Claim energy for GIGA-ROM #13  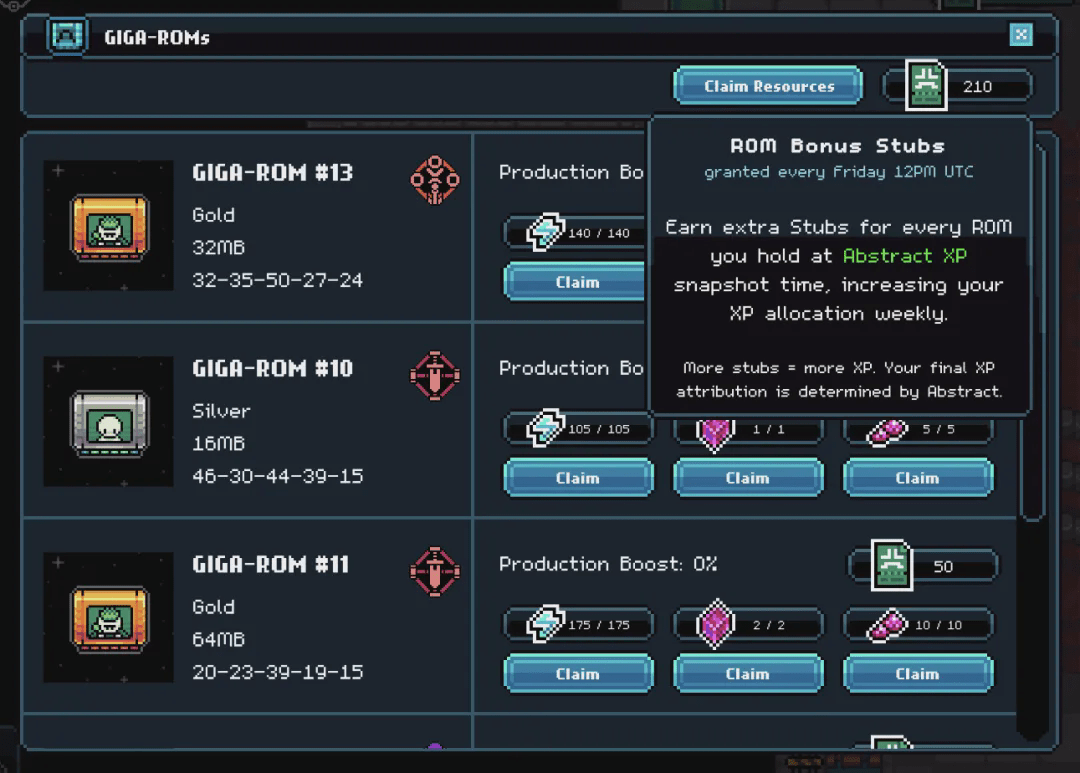[x=577, y=282]
